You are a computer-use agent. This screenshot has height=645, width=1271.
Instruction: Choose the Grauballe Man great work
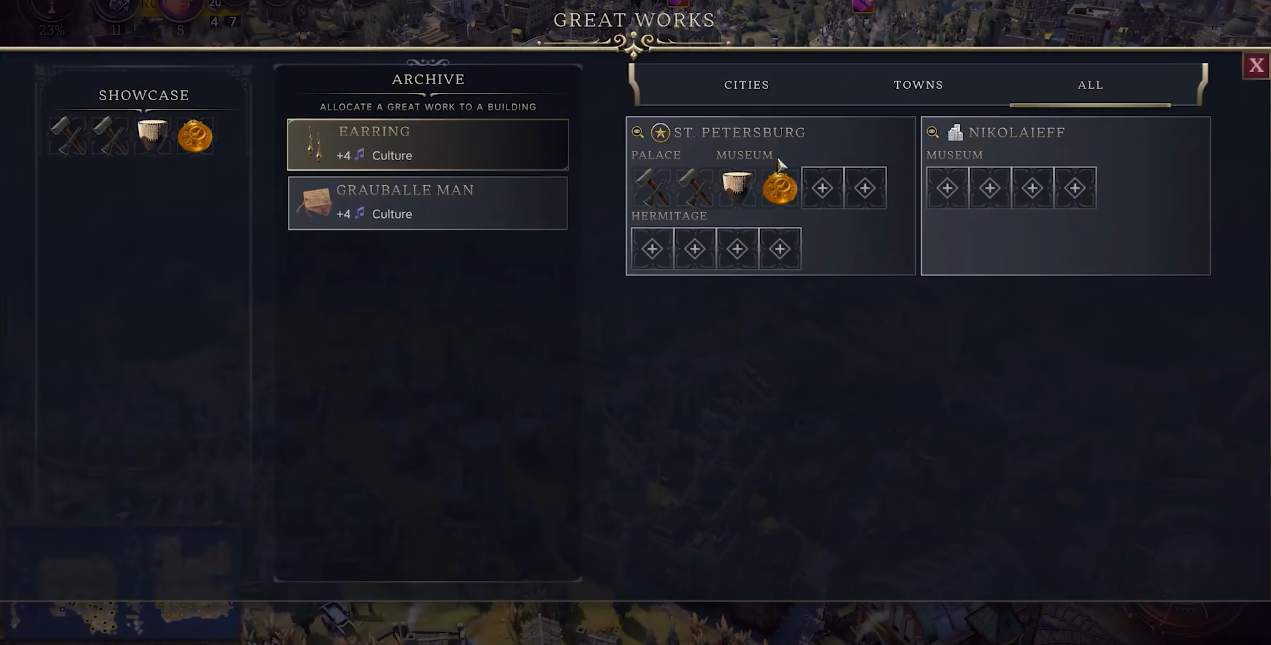point(428,203)
